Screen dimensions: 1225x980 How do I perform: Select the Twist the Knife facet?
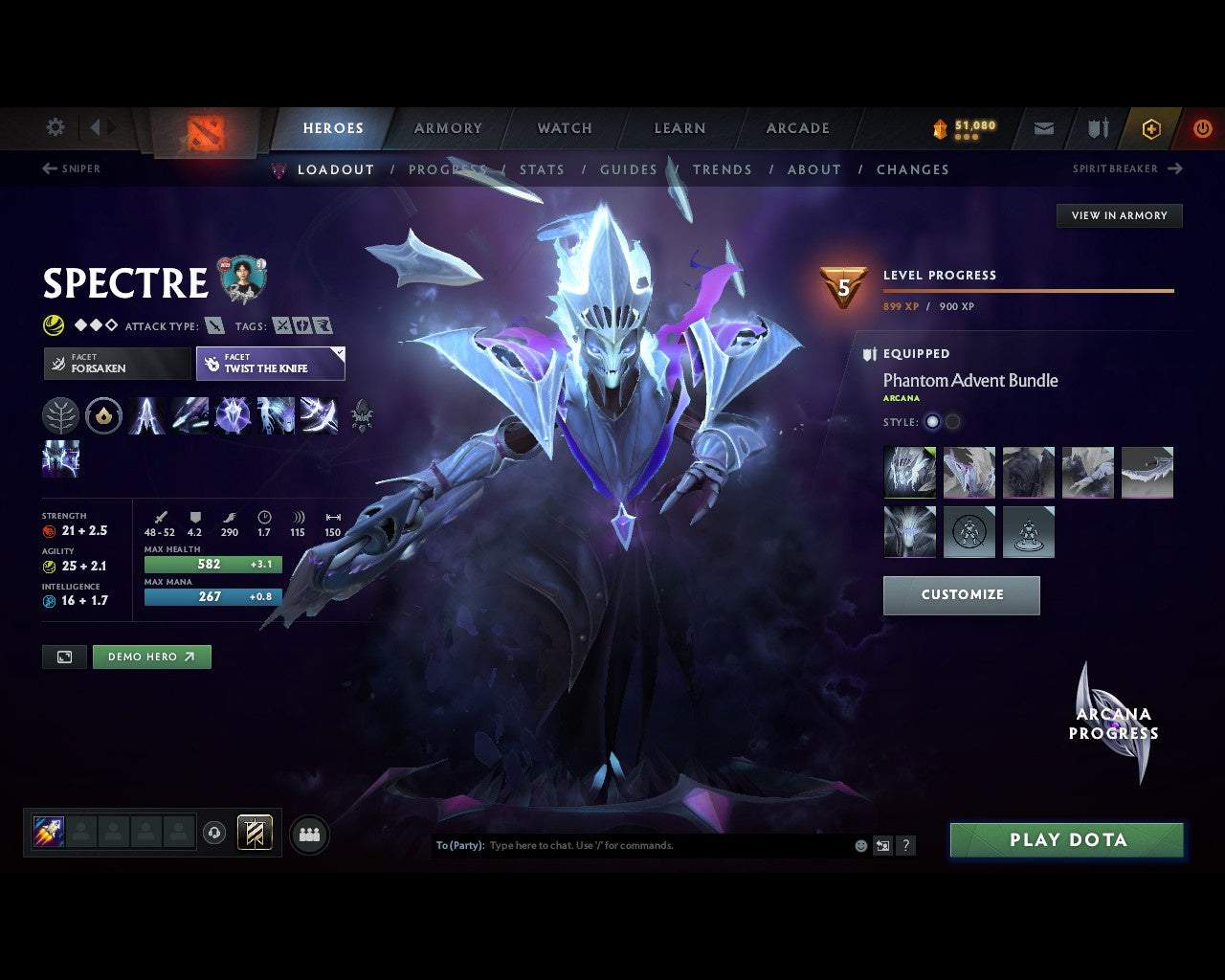(x=270, y=364)
